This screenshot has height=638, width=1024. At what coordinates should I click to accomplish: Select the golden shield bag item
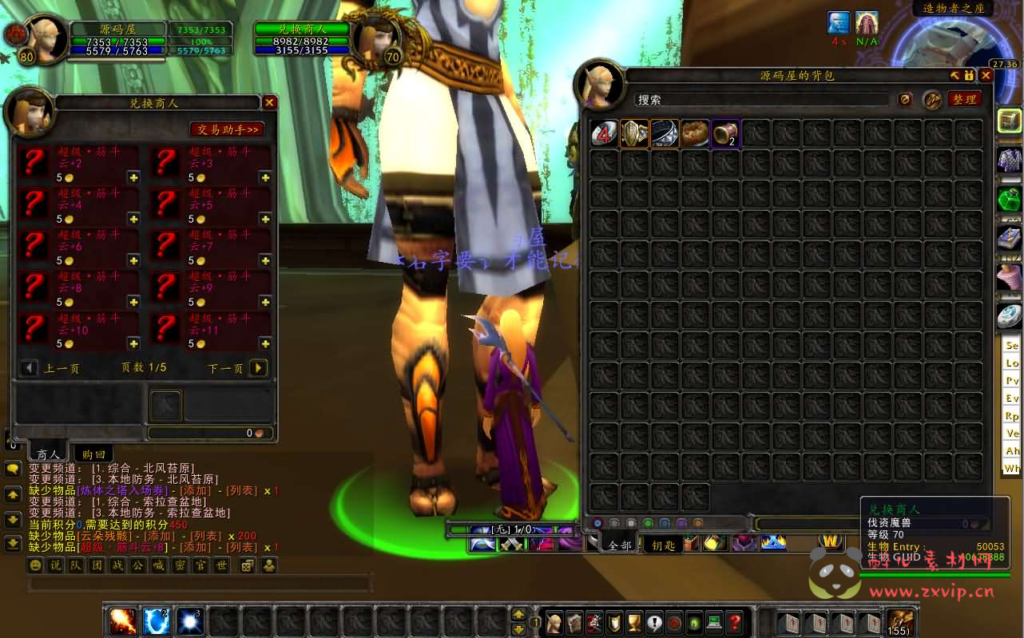pos(634,133)
